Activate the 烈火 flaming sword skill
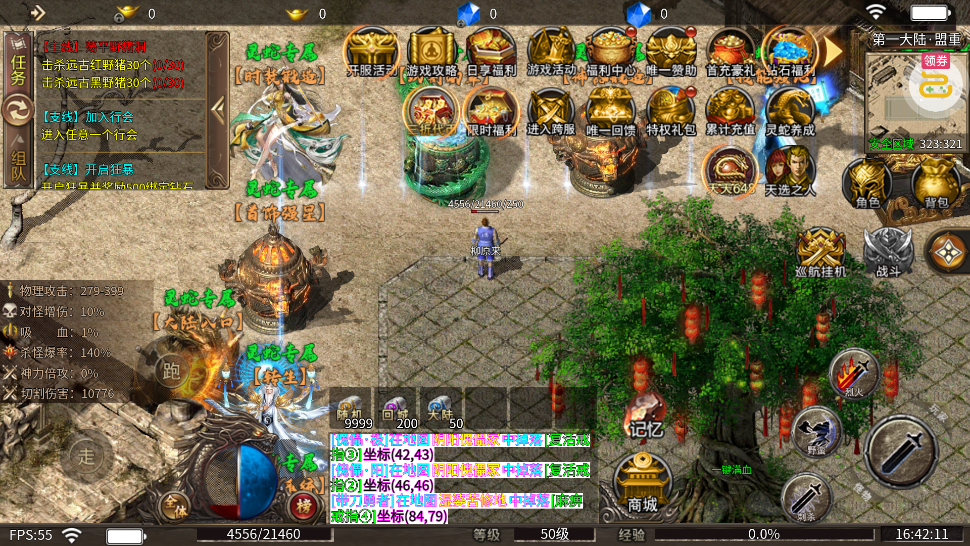 pos(854,374)
